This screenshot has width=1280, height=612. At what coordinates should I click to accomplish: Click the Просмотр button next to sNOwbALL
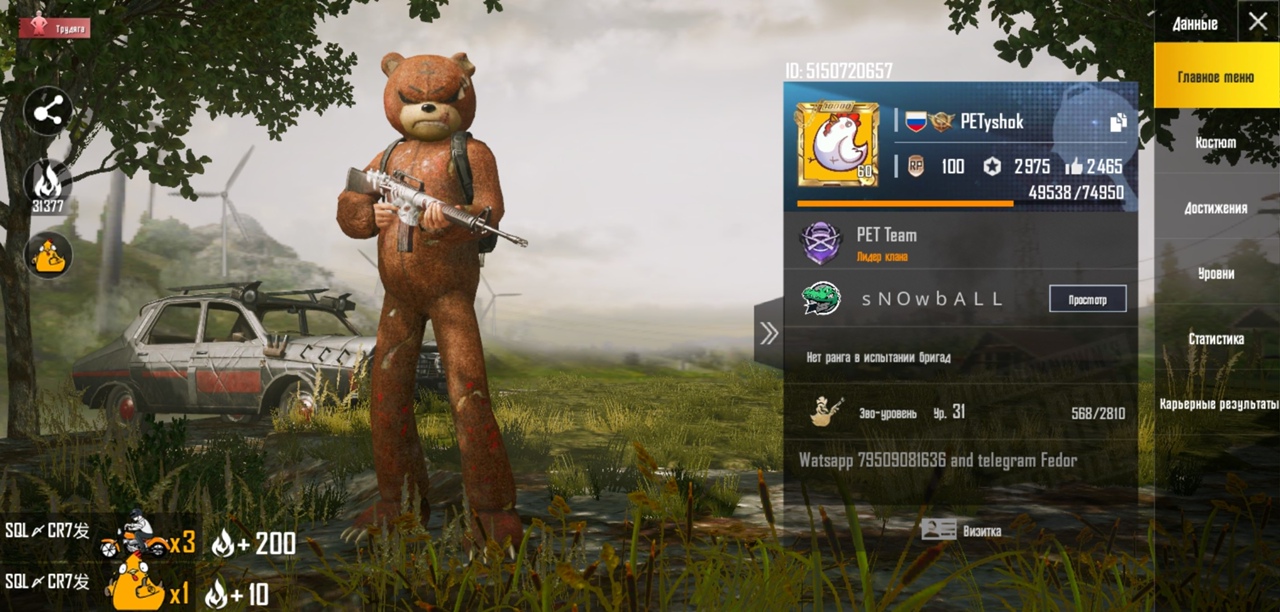[x=1087, y=299]
